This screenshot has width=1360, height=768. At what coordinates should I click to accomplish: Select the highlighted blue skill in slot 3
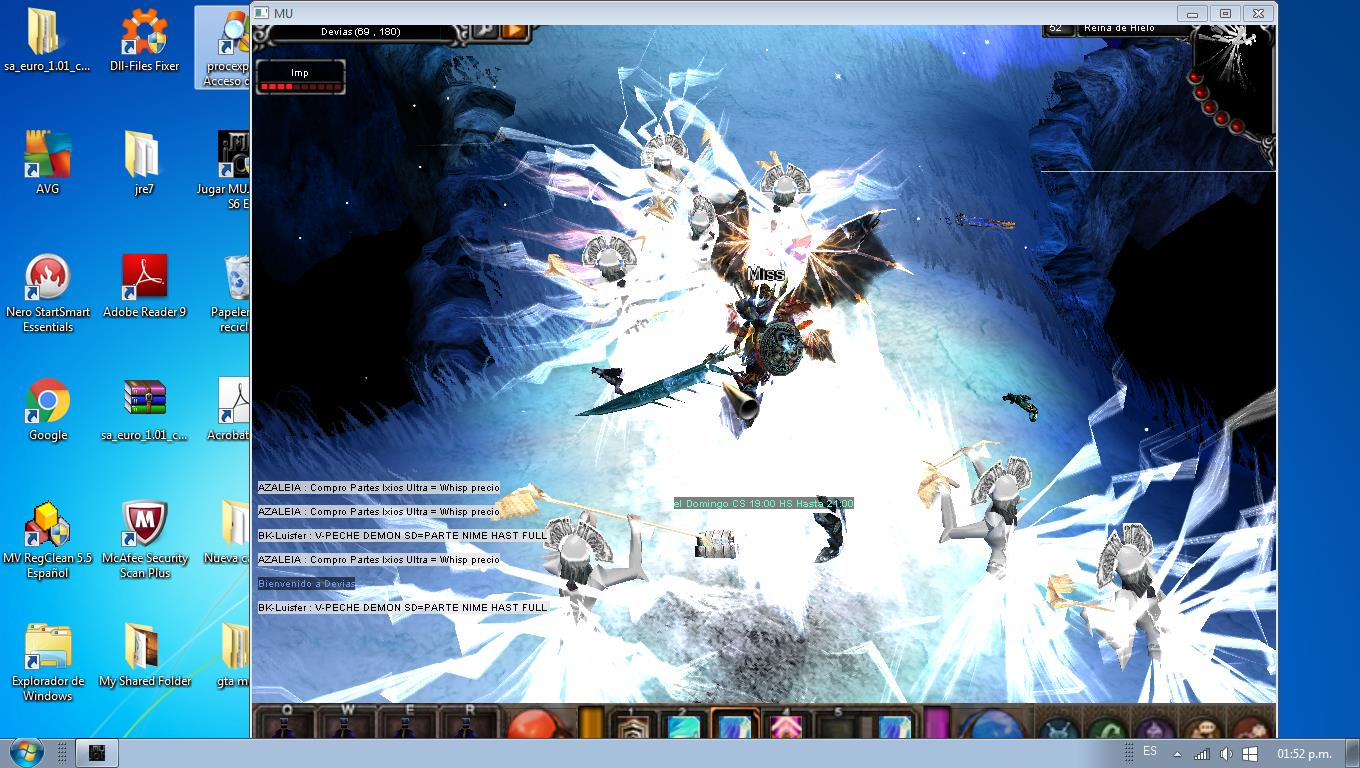tap(735, 726)
